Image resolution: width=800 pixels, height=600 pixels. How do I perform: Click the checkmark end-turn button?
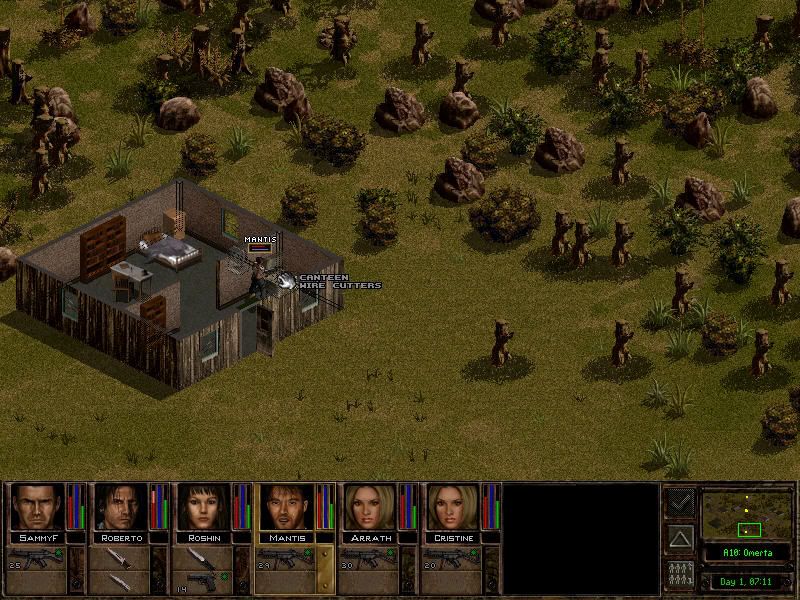(x=680, y=502)
